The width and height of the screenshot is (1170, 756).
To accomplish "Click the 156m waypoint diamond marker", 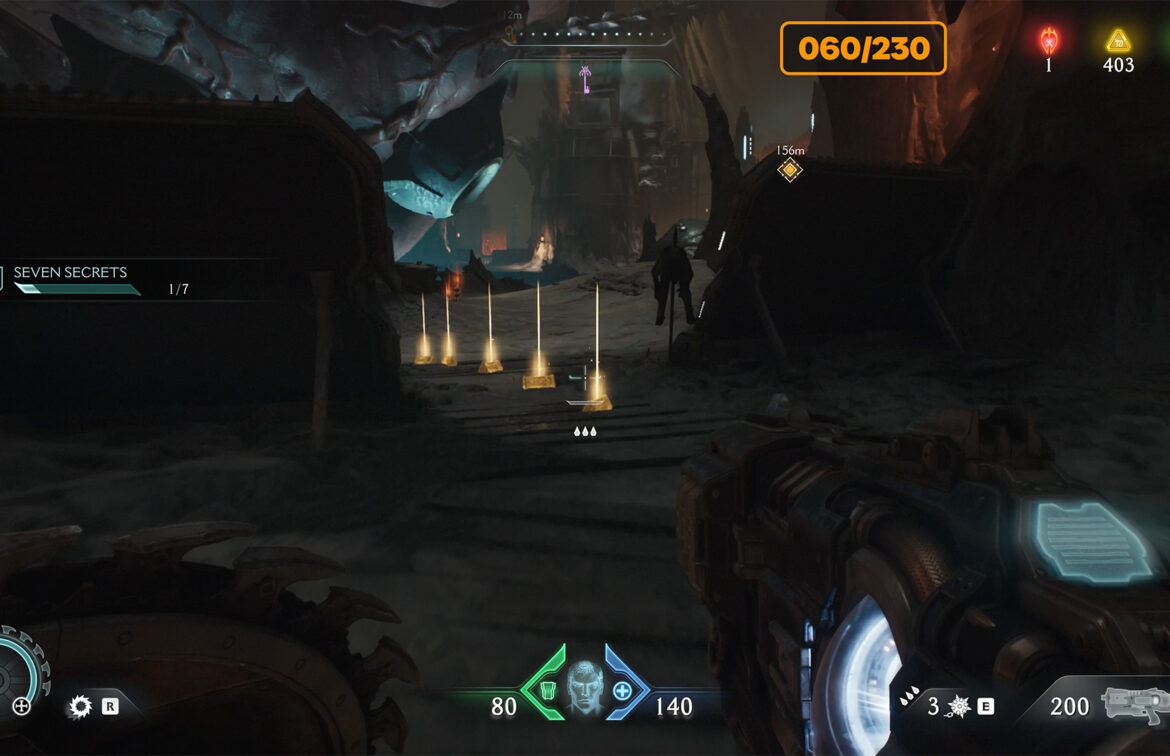I will click(x=790, y=170).
